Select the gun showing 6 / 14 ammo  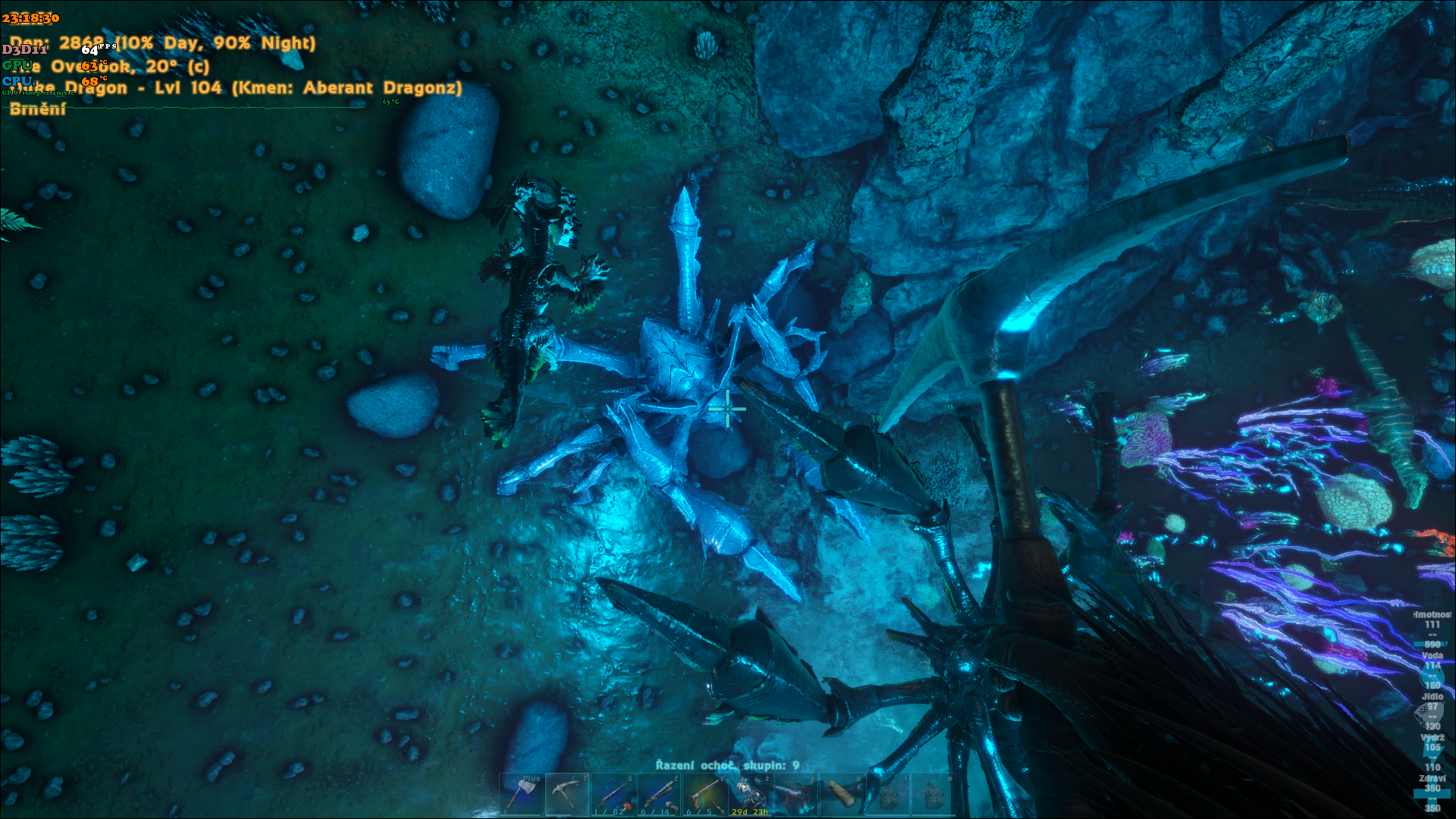click(x=658, y=794)
